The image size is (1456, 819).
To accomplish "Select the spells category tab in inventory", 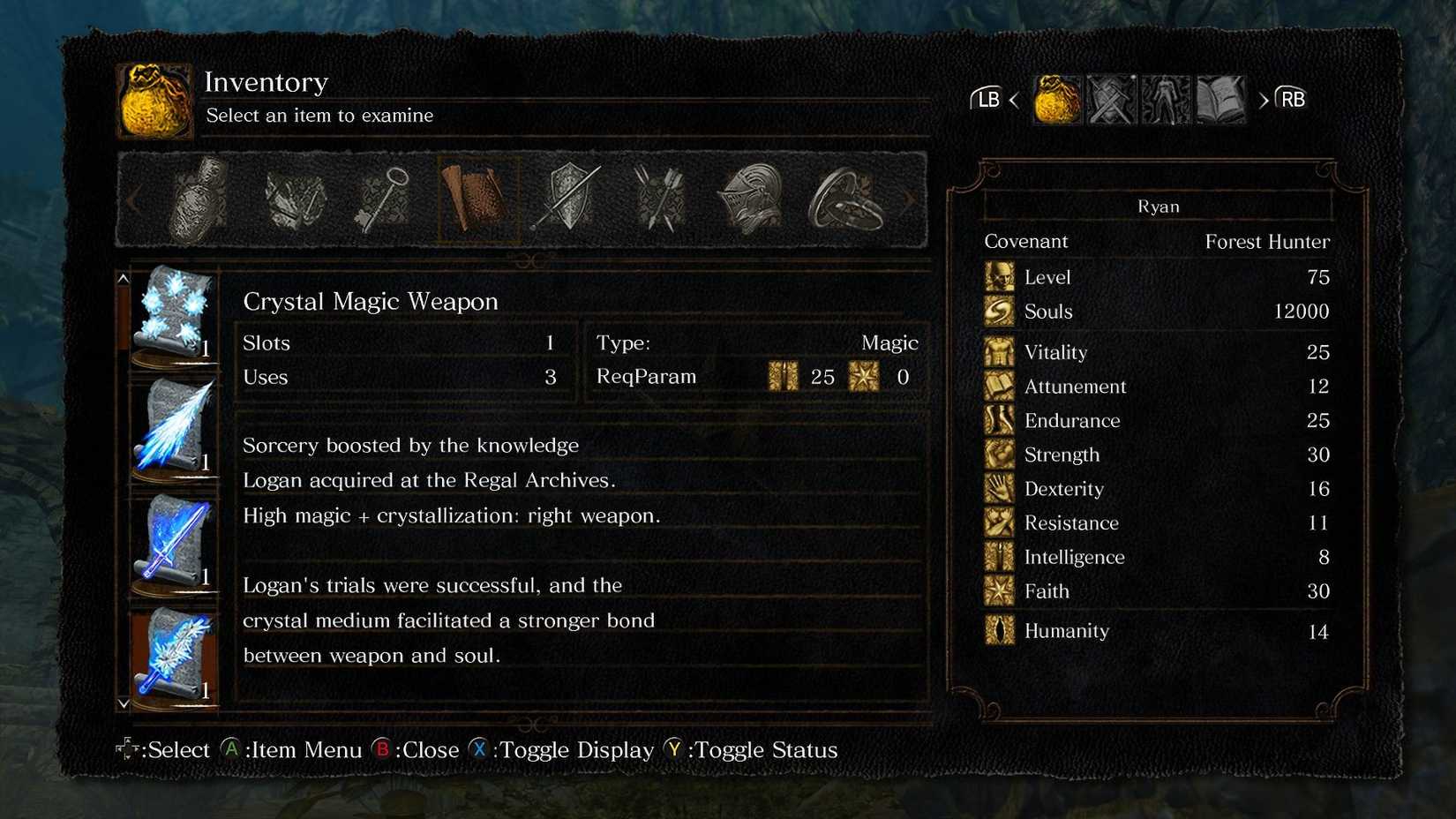I will click(x=477, y=199).
